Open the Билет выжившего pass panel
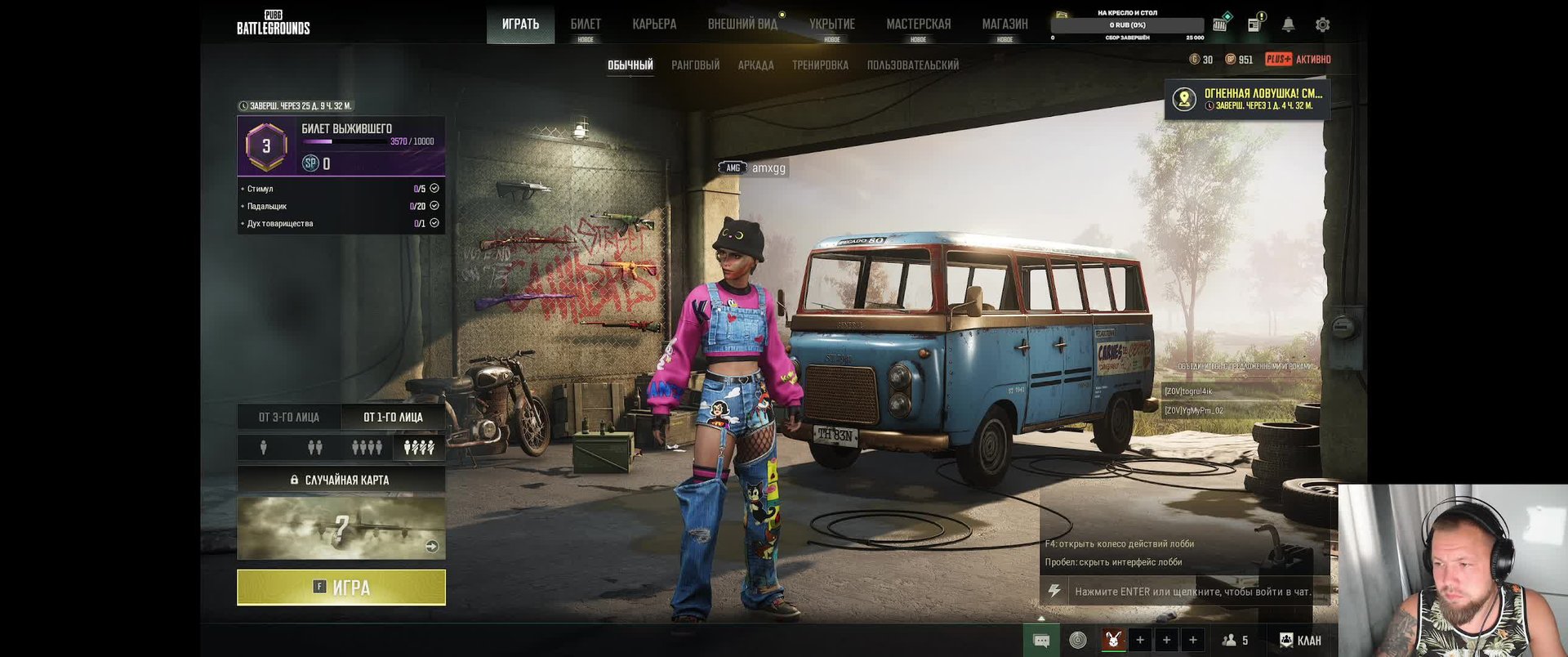 [341, 146]
